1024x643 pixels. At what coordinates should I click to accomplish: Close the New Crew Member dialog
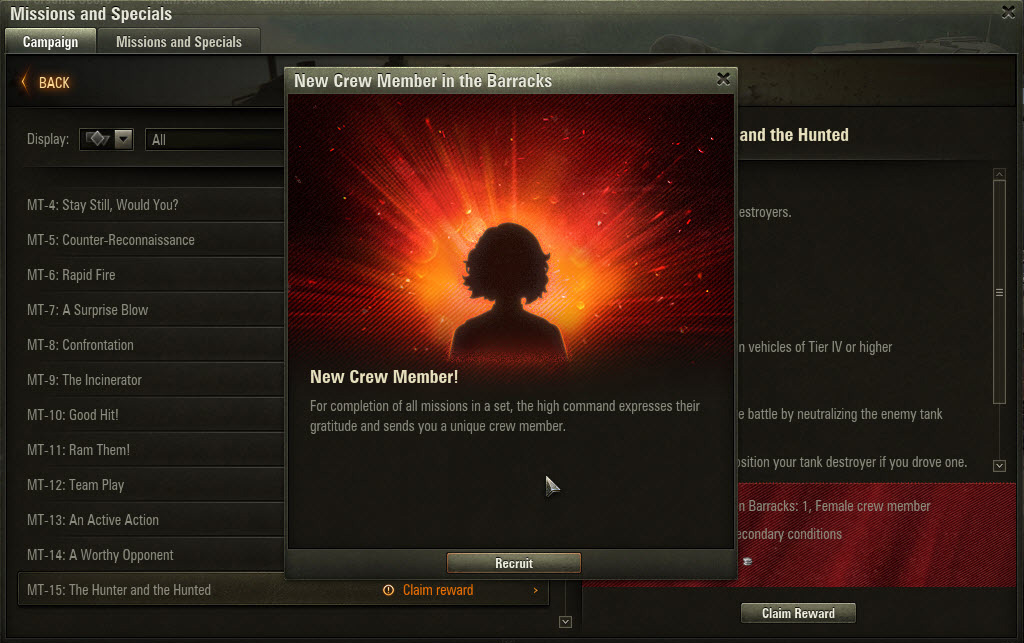coord(723,80)
